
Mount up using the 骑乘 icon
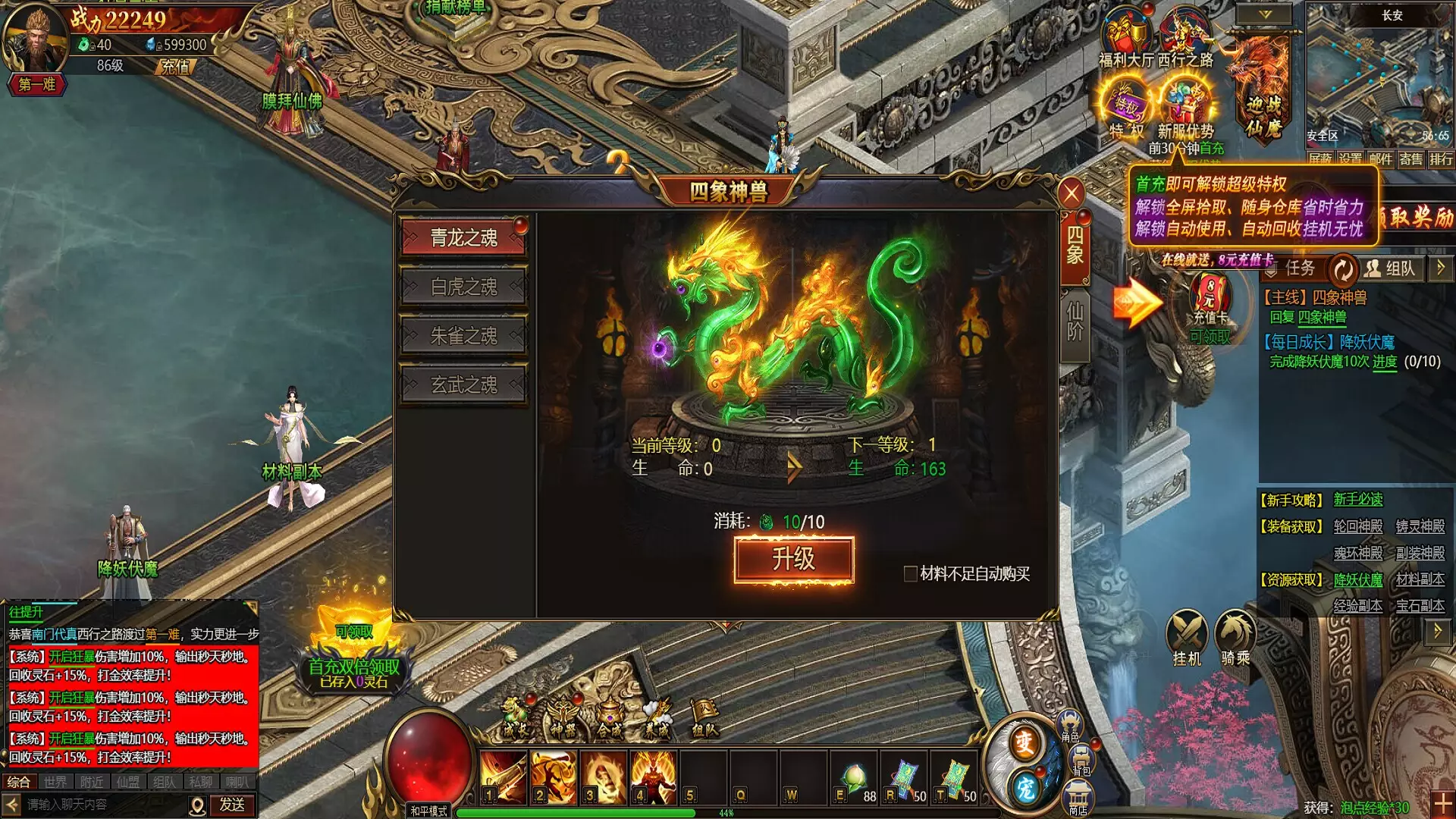click(1235, 637)
